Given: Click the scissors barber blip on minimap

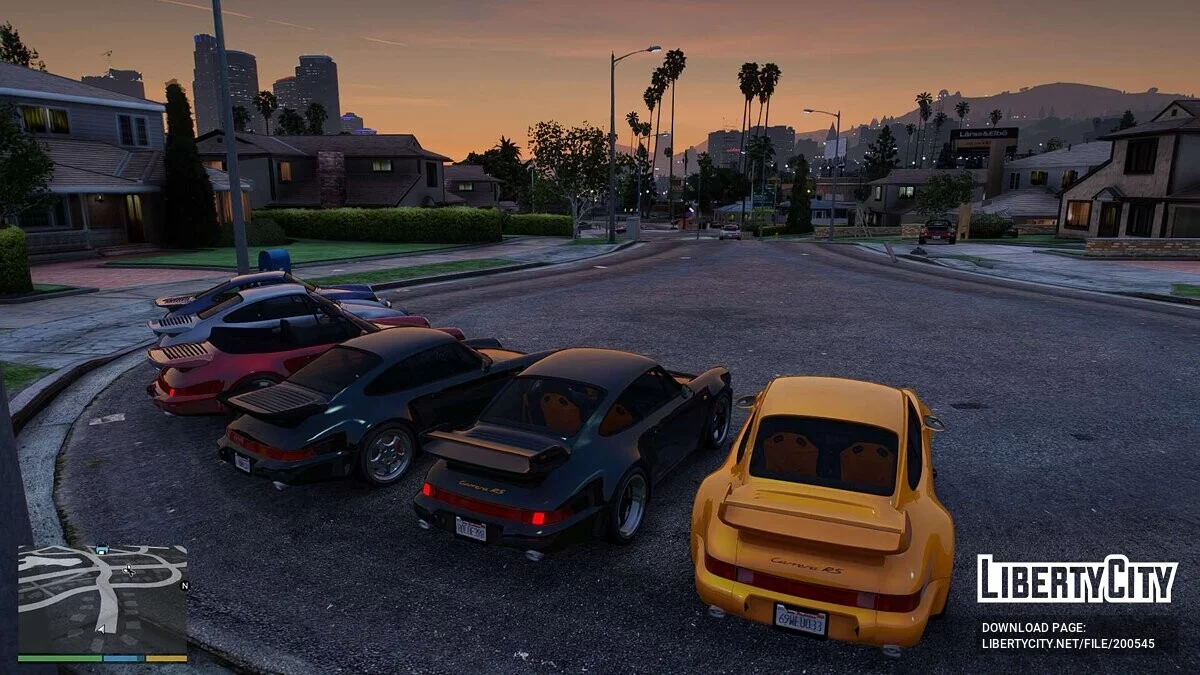Looking at the screenshot, I should (x=128, y=570).
